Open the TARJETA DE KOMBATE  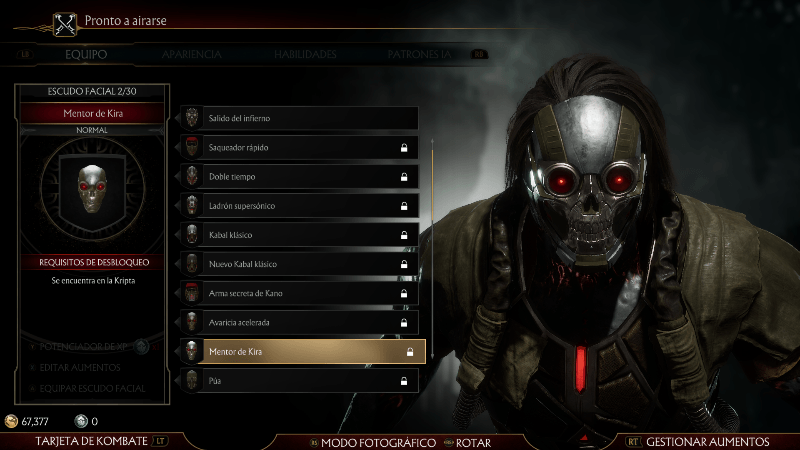coord(91,441)
